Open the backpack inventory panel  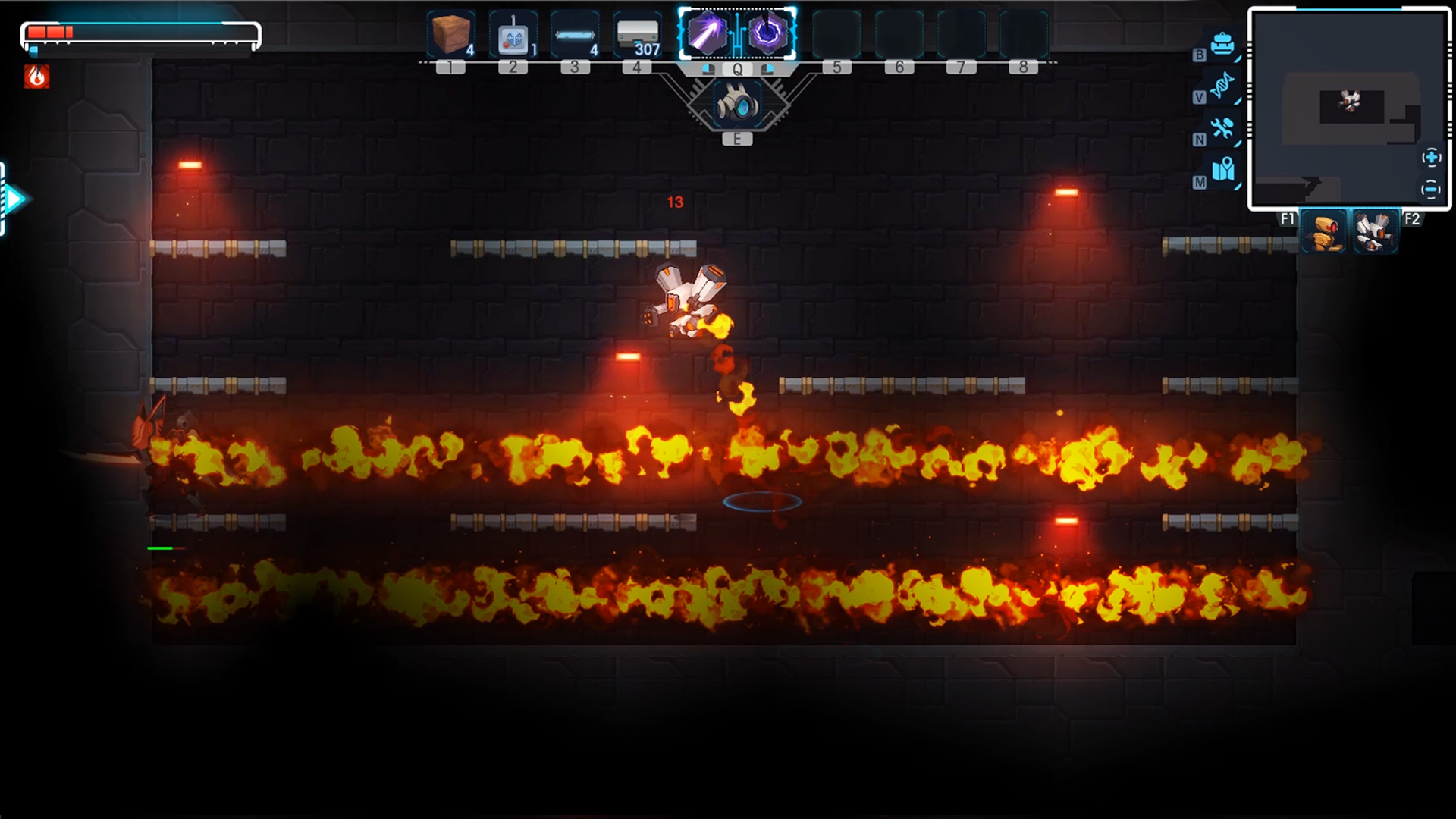pos(1222,45)
